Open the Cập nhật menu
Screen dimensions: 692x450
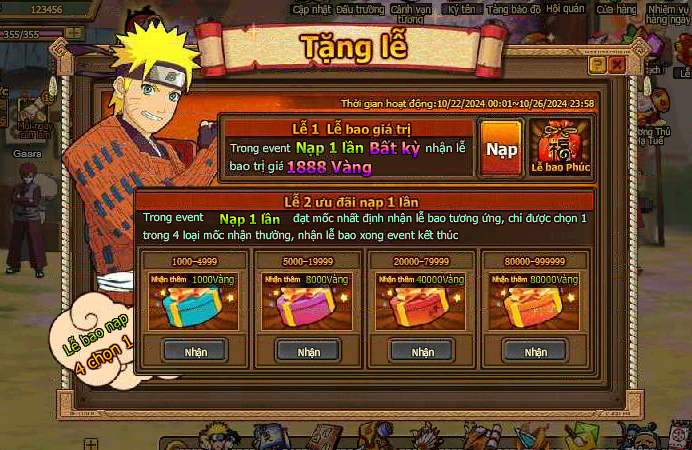pyautogui.click(x=312, y=9)
